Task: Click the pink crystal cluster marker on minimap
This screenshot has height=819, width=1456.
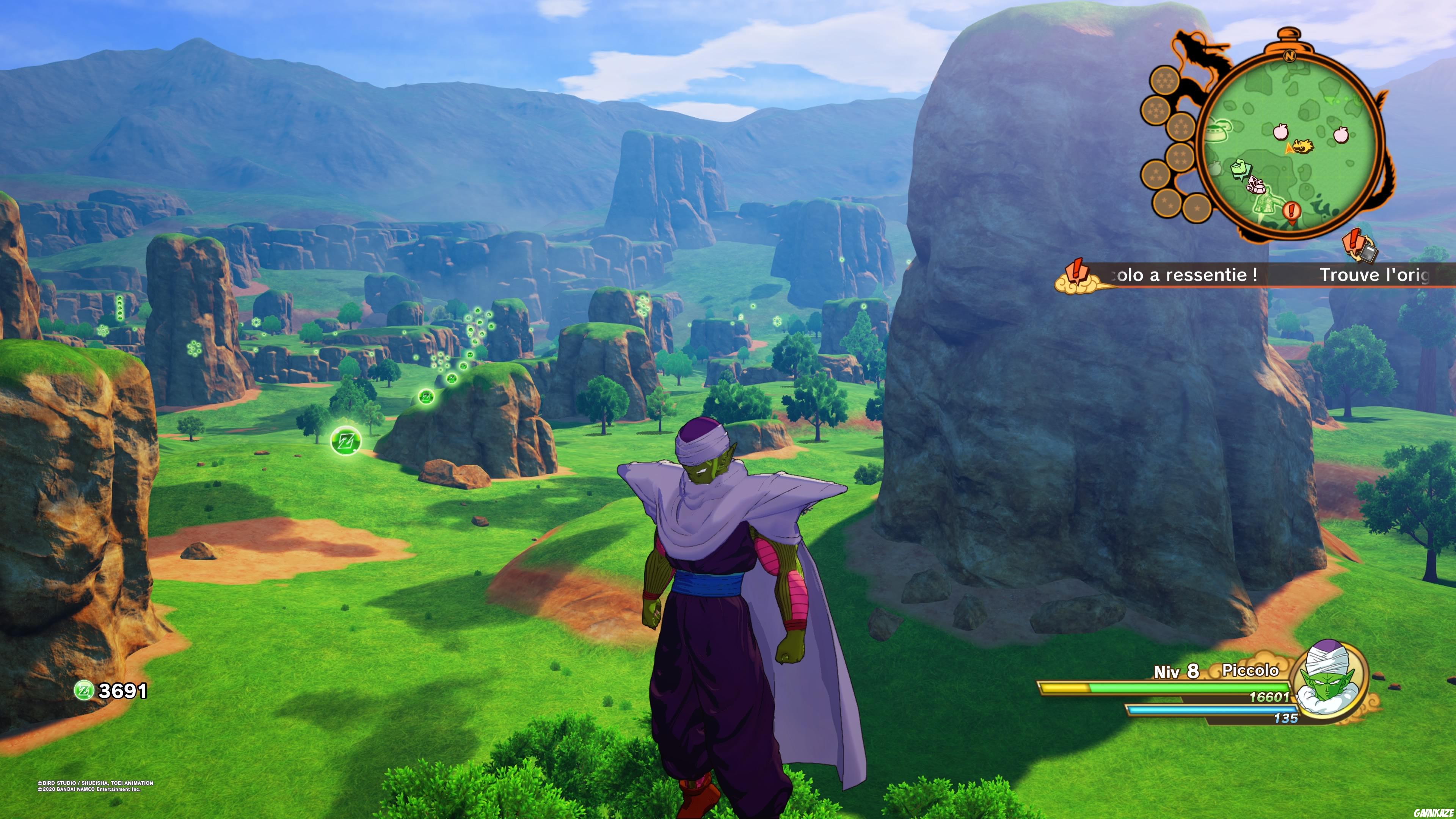Action: pyautogui.click(x=1255, y=185)
